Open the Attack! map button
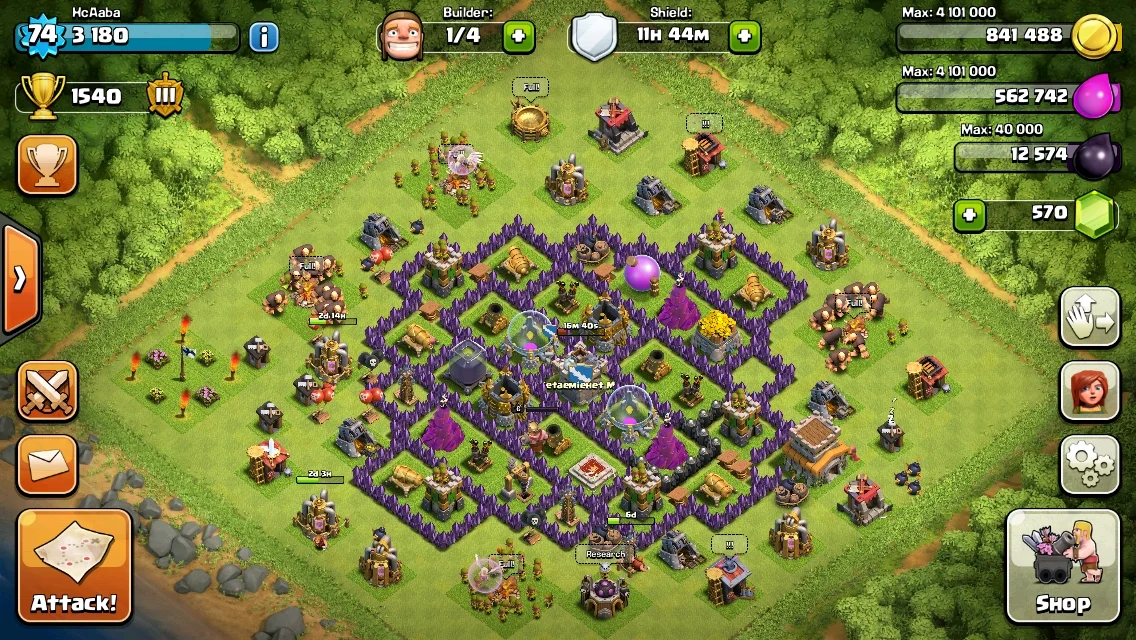1136x640 pixels. (x=74, y=566)
